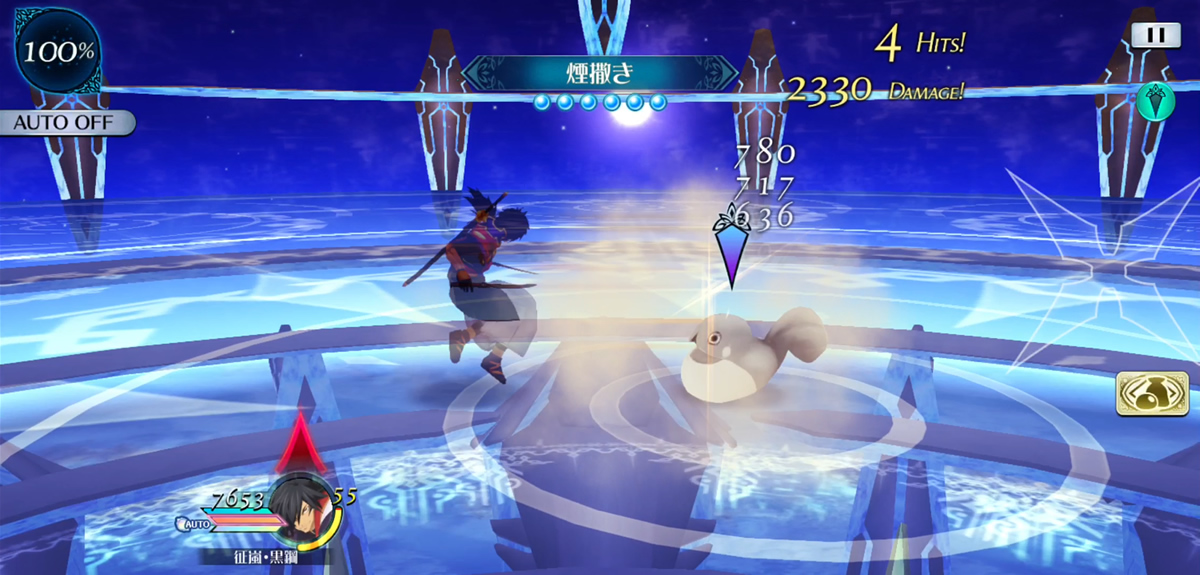Activate the 100% gauge orb
The height and width of the screenshot is (575, 1200).
point(57,52)
